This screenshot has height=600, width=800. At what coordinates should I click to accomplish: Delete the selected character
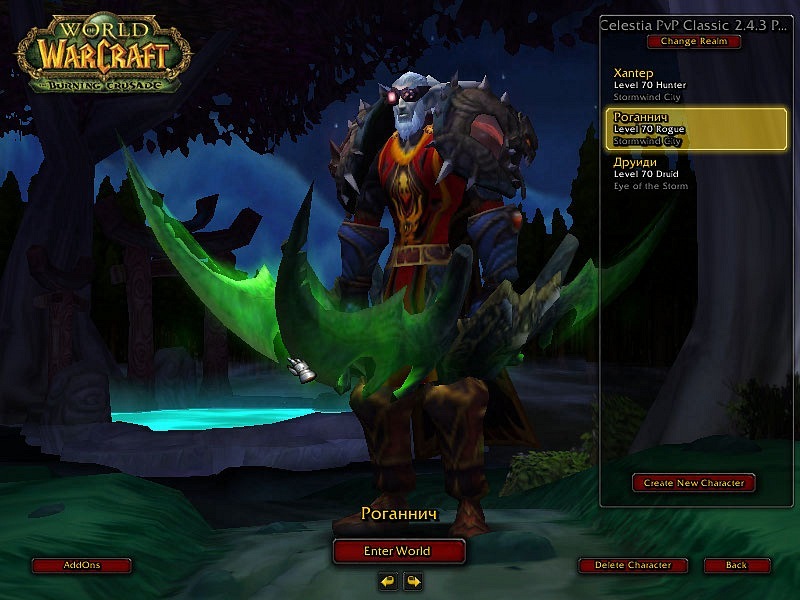point(632,565)
